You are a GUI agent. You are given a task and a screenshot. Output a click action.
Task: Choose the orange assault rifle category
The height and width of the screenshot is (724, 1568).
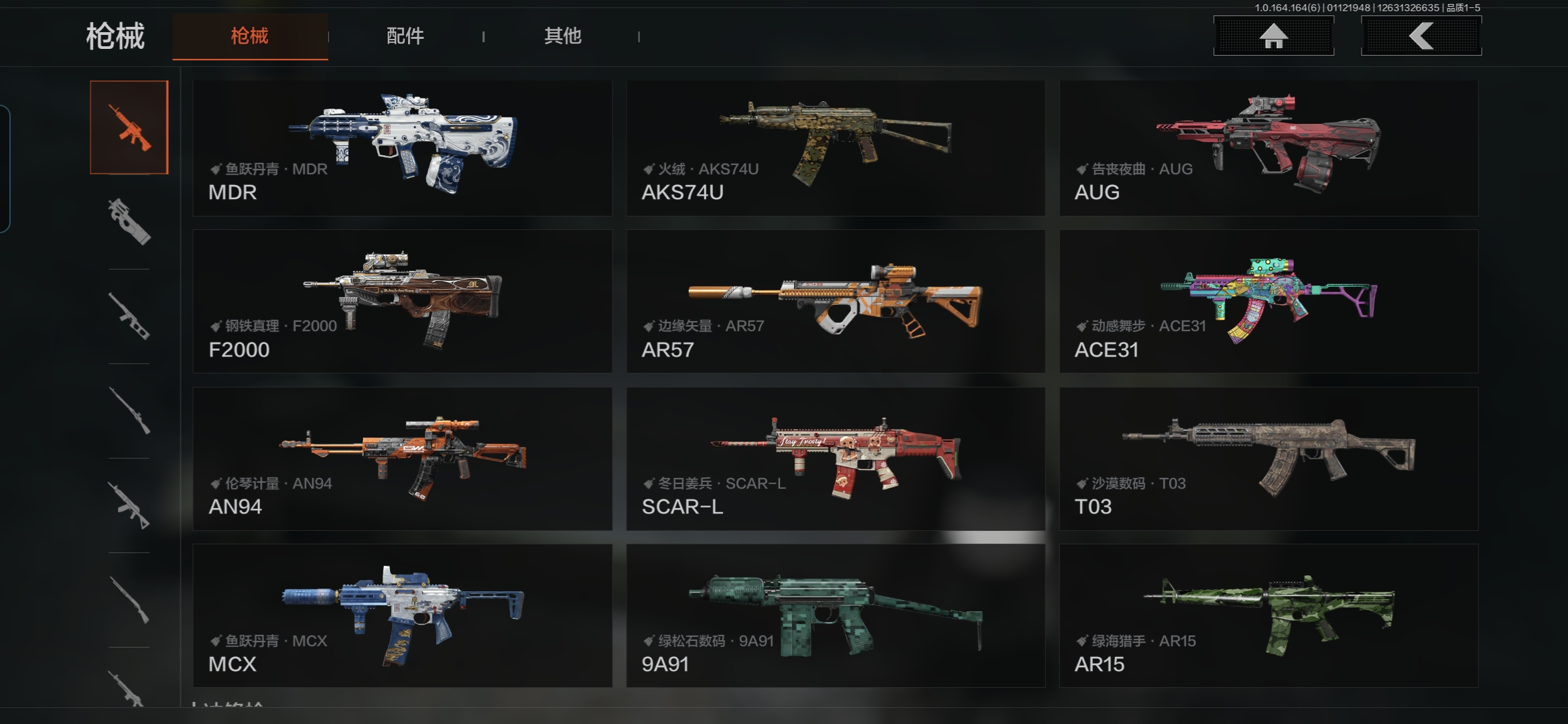(129, 127)
